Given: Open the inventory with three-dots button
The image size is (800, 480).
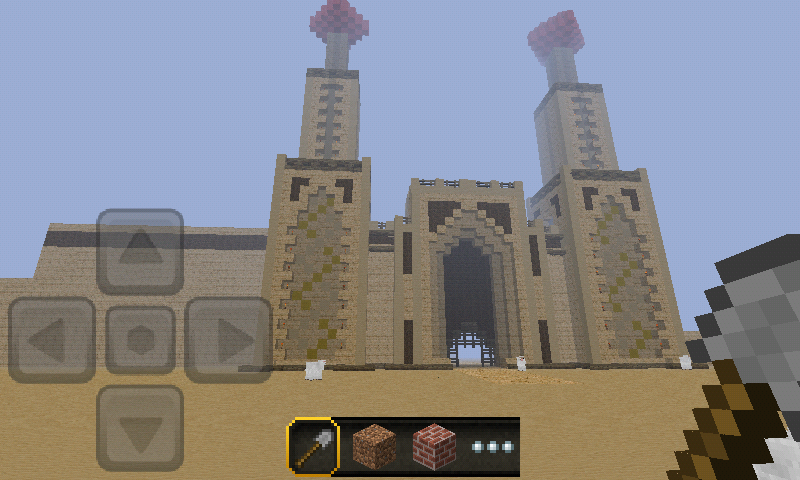Looking at the screenshot, I should click(x=493, y=446).
